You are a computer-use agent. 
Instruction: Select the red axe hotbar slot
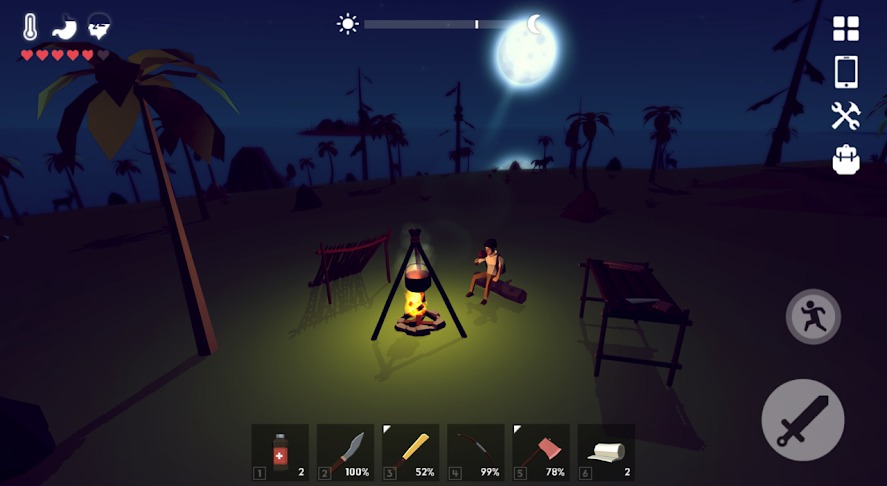[x=540, y=452]
